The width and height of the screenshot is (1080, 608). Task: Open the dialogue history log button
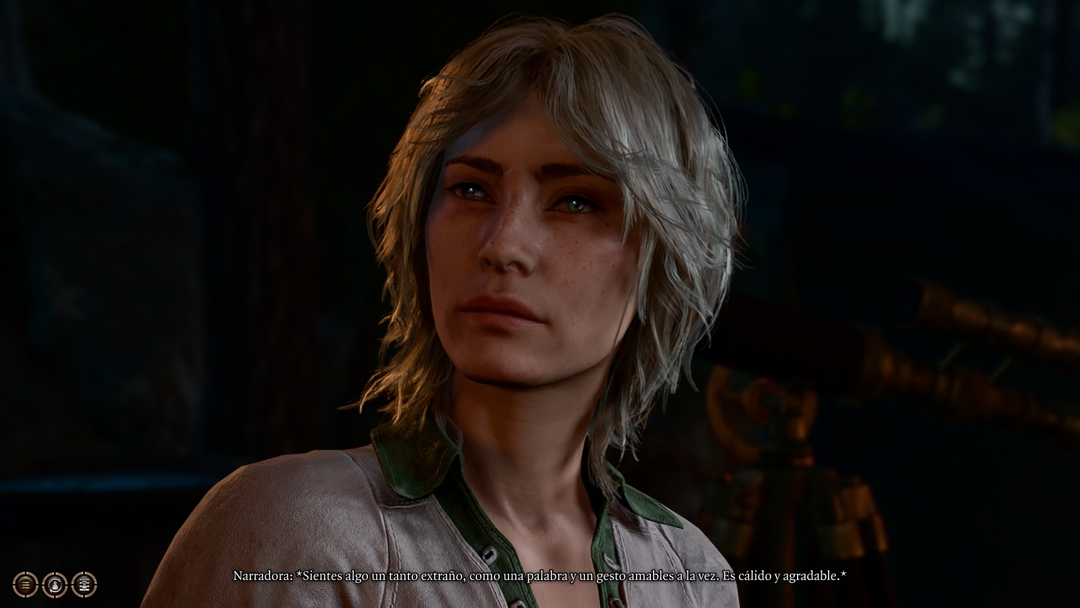[25, 584]
